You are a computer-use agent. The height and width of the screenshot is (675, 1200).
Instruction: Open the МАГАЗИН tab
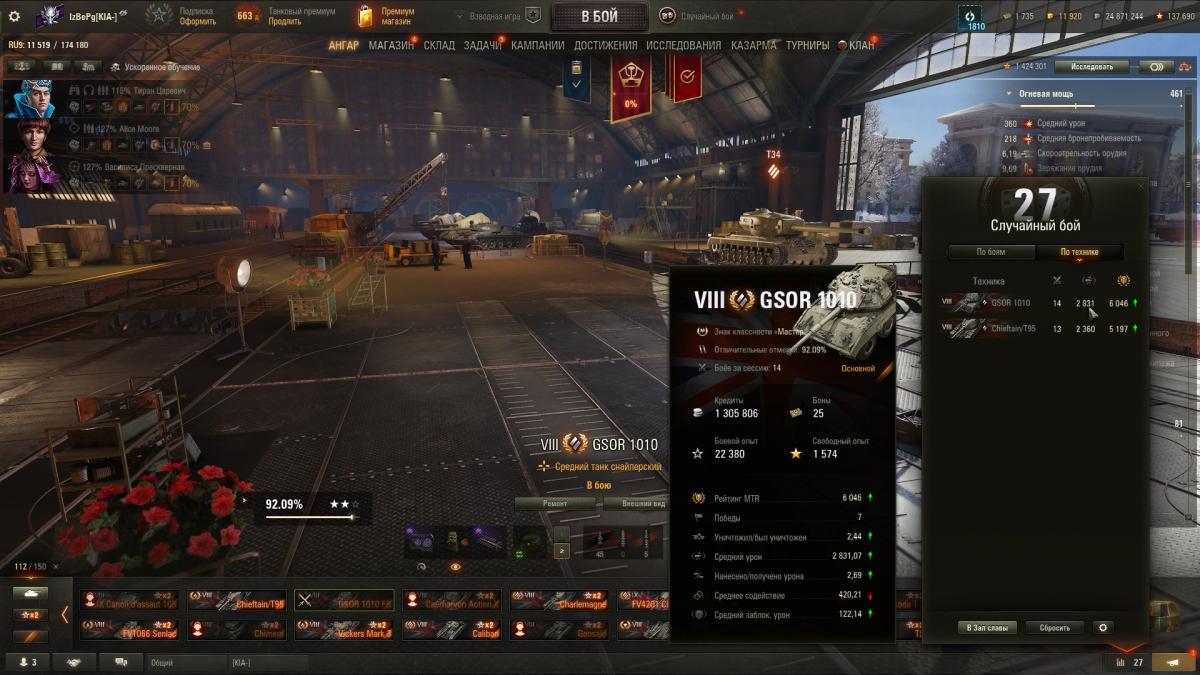391,45
